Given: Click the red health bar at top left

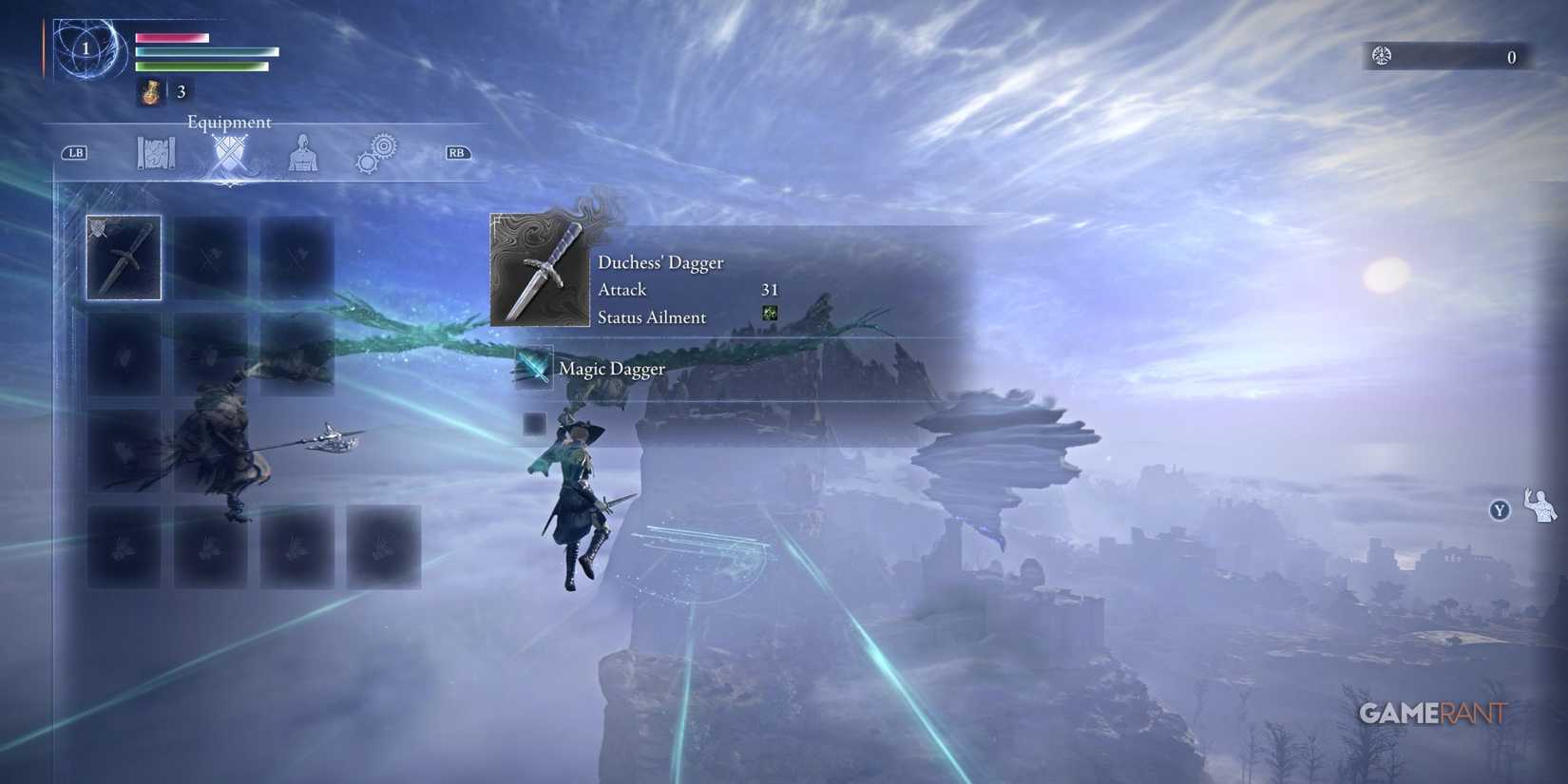Looking at the screenshot, I should pyautogui.click(x=171, y=35).
